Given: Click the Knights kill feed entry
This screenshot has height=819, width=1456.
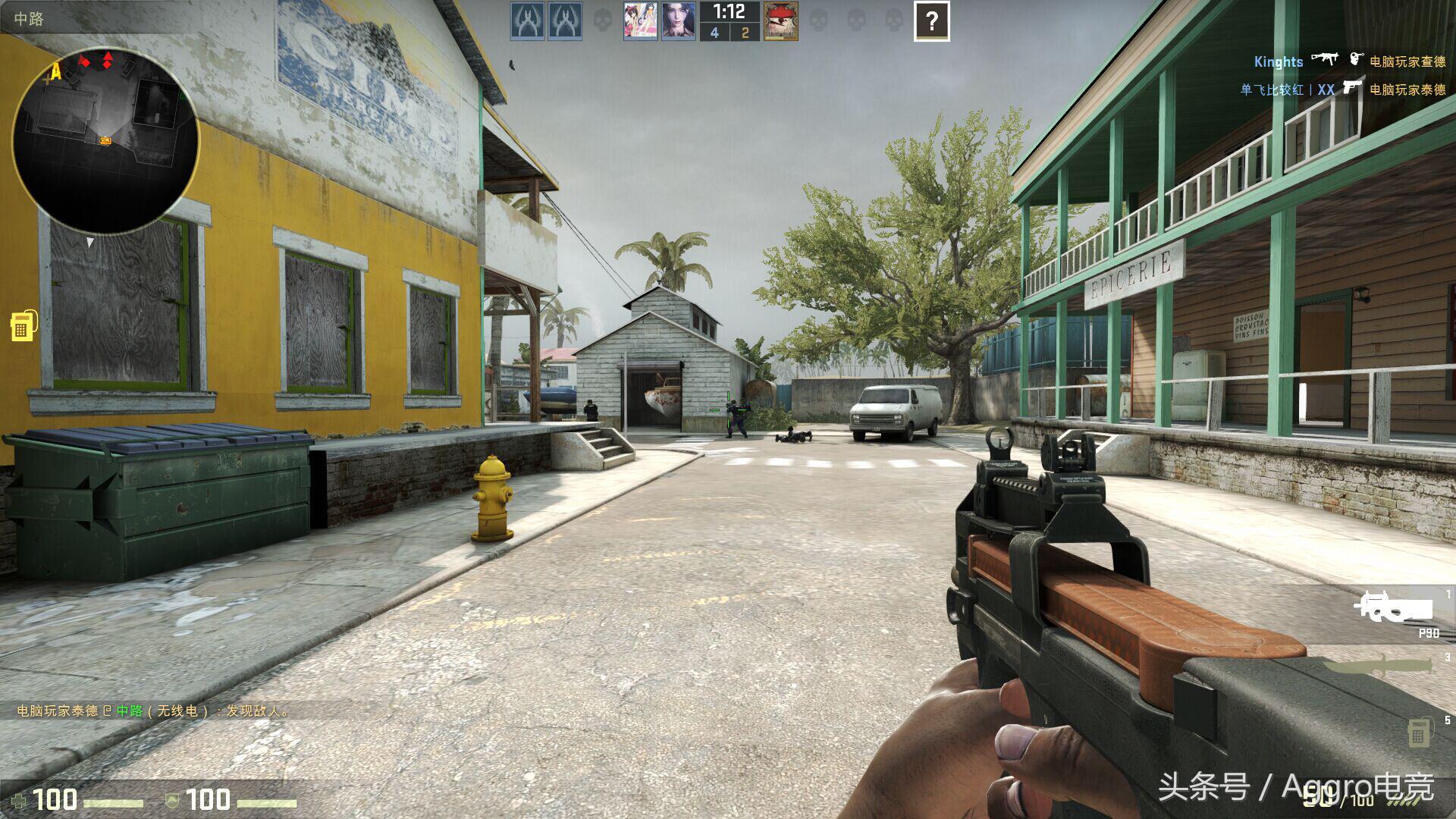Looking at the screenshot, I should [x=1348, y=61].
